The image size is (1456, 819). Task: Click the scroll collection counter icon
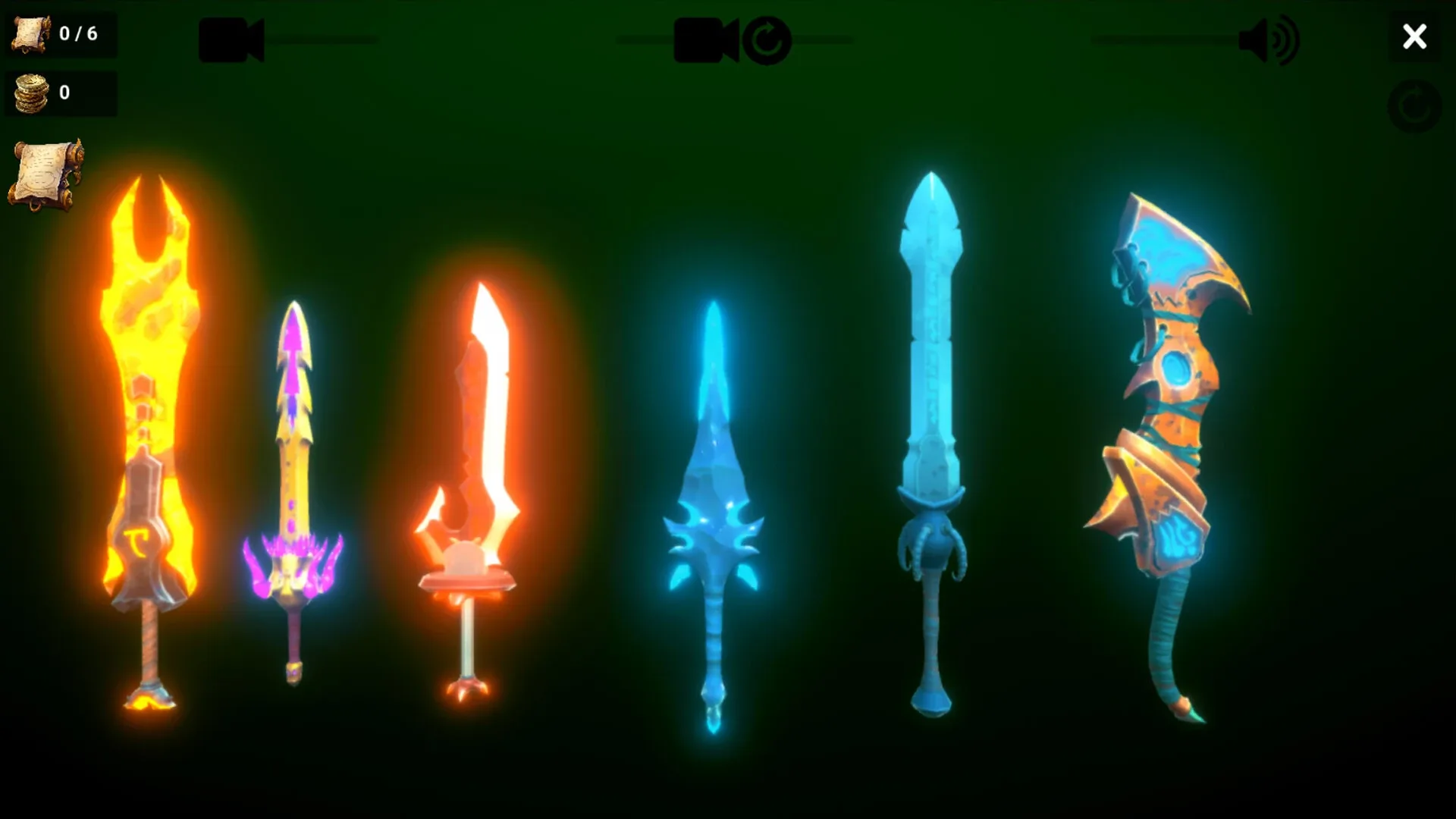29,34
